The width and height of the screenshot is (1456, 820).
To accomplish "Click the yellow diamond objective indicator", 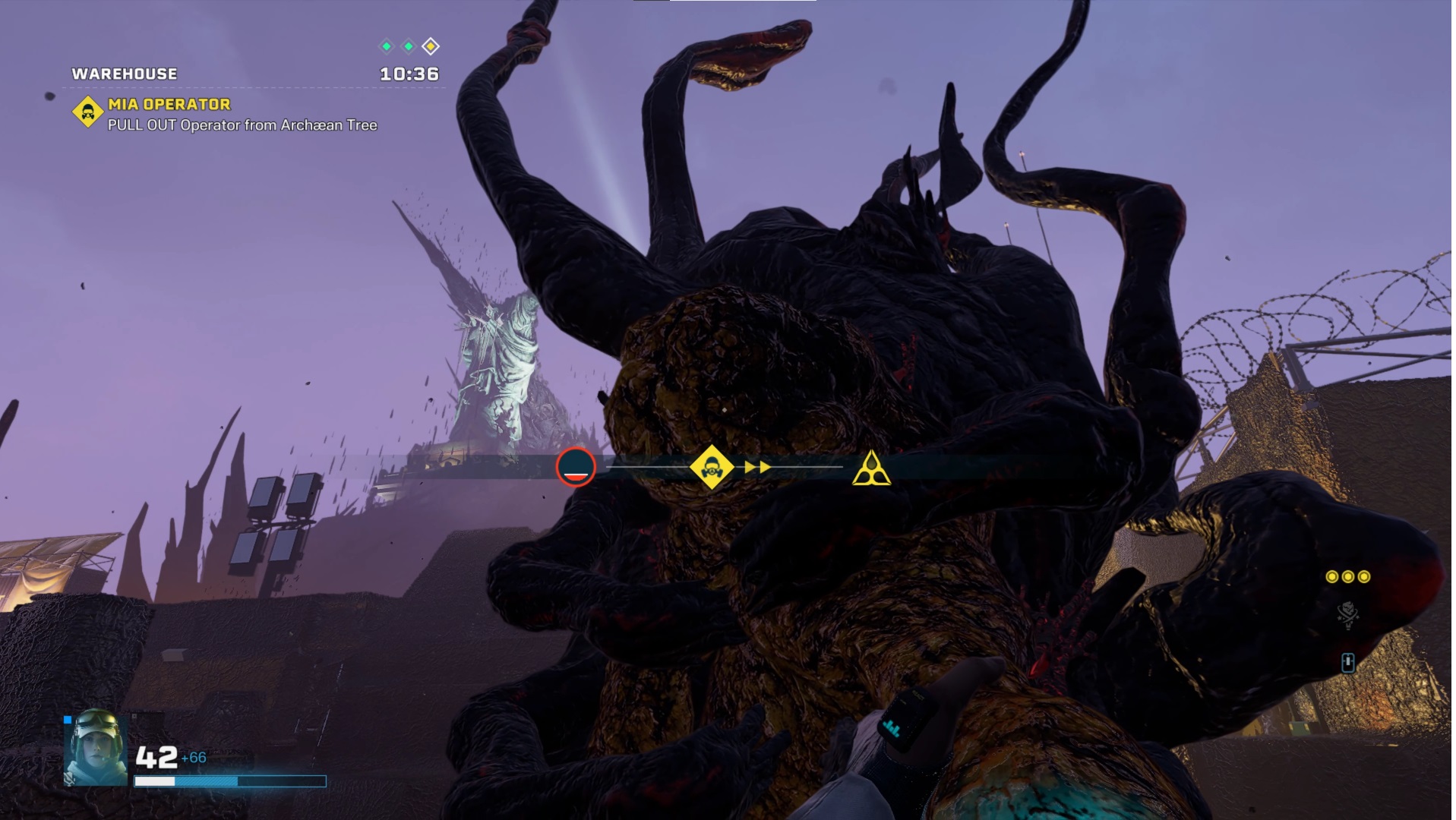I will point(431,47).
